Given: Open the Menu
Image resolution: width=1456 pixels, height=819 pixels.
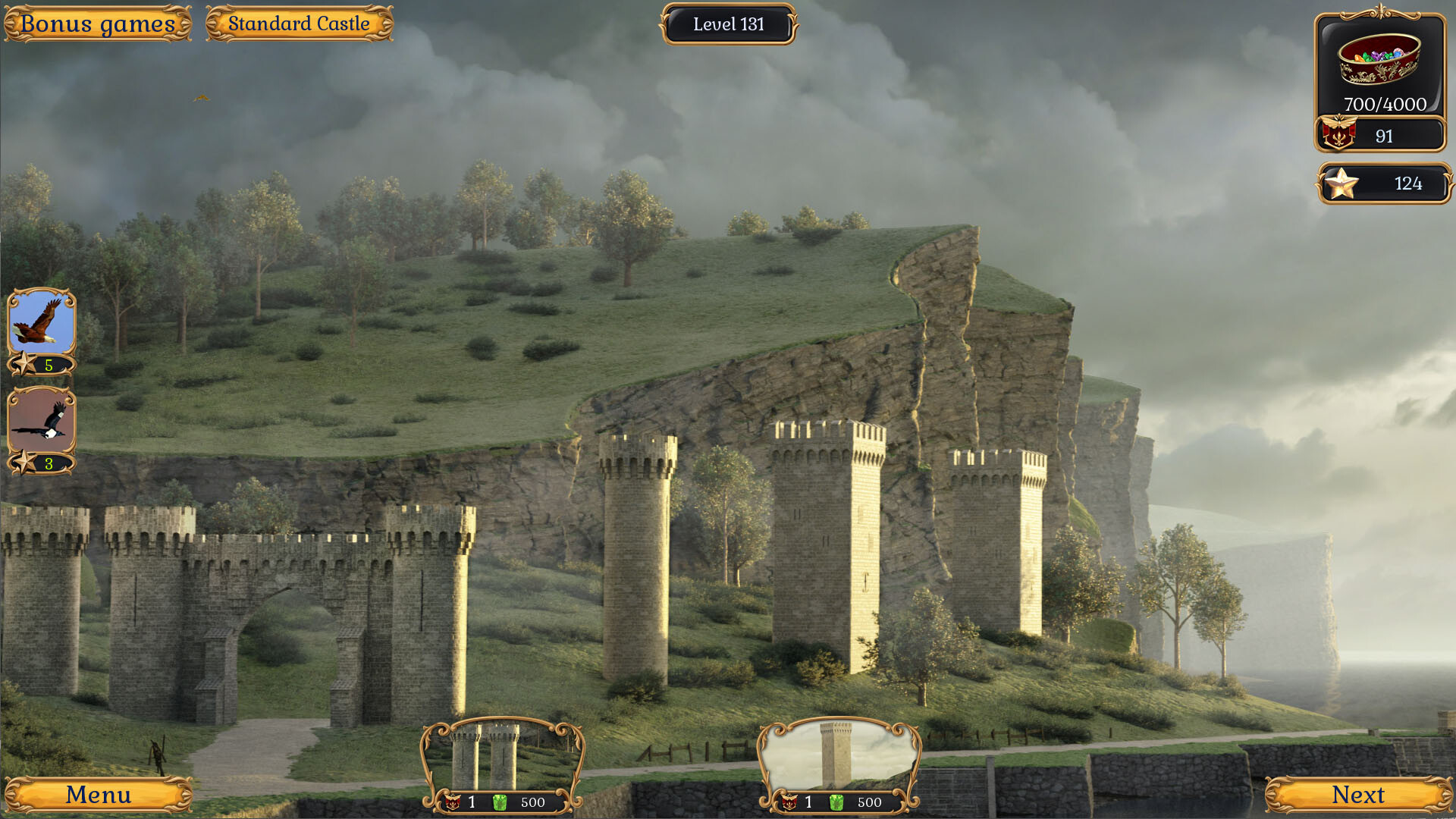Looking at the screenshot, I should (98, 795).
